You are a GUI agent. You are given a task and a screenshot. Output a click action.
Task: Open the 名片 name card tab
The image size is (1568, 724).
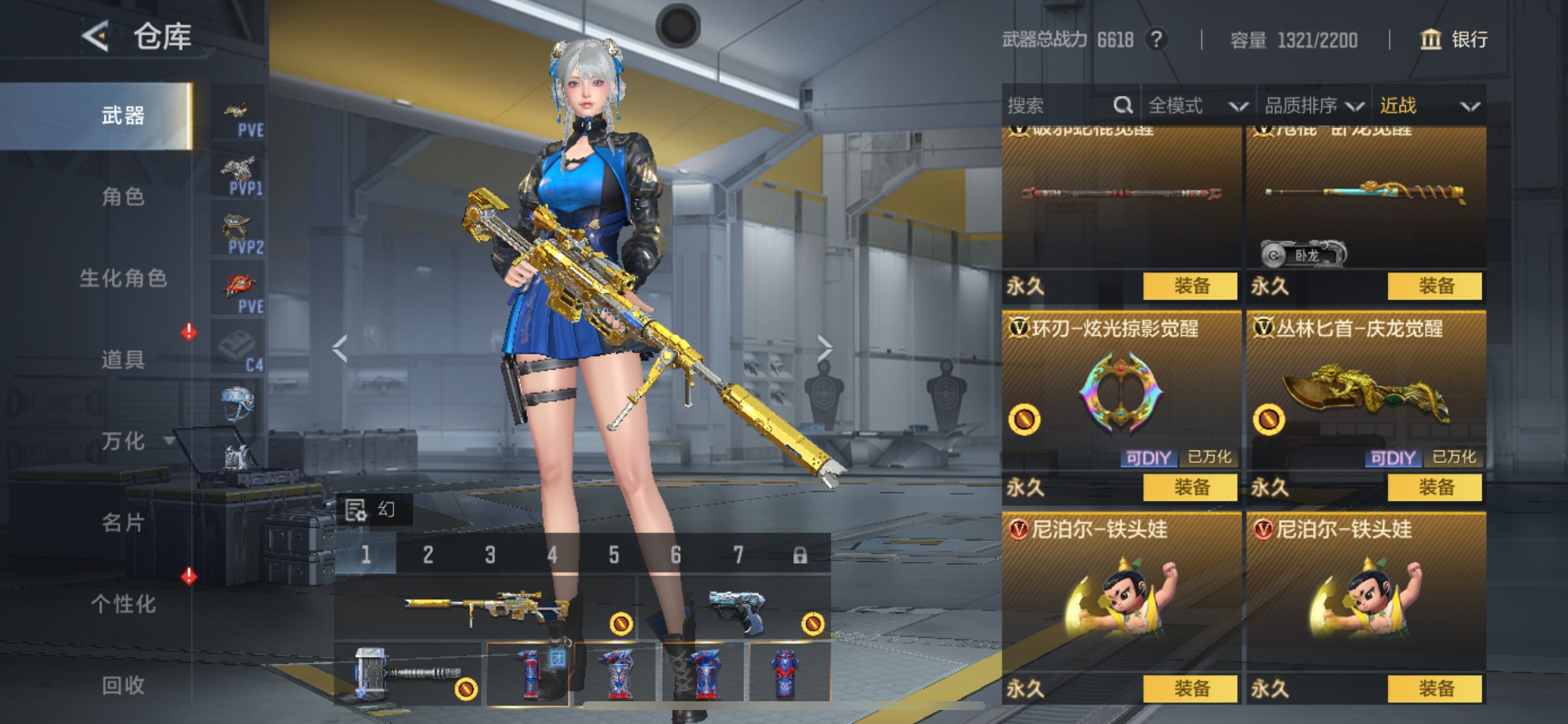123,522
